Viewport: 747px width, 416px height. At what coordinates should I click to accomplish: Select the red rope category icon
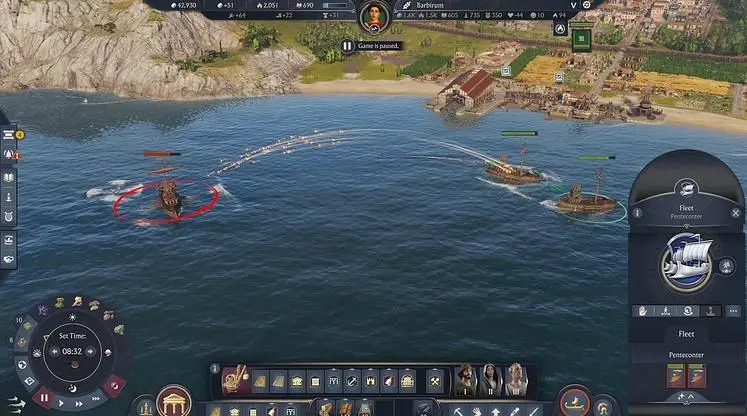[236, 380]
